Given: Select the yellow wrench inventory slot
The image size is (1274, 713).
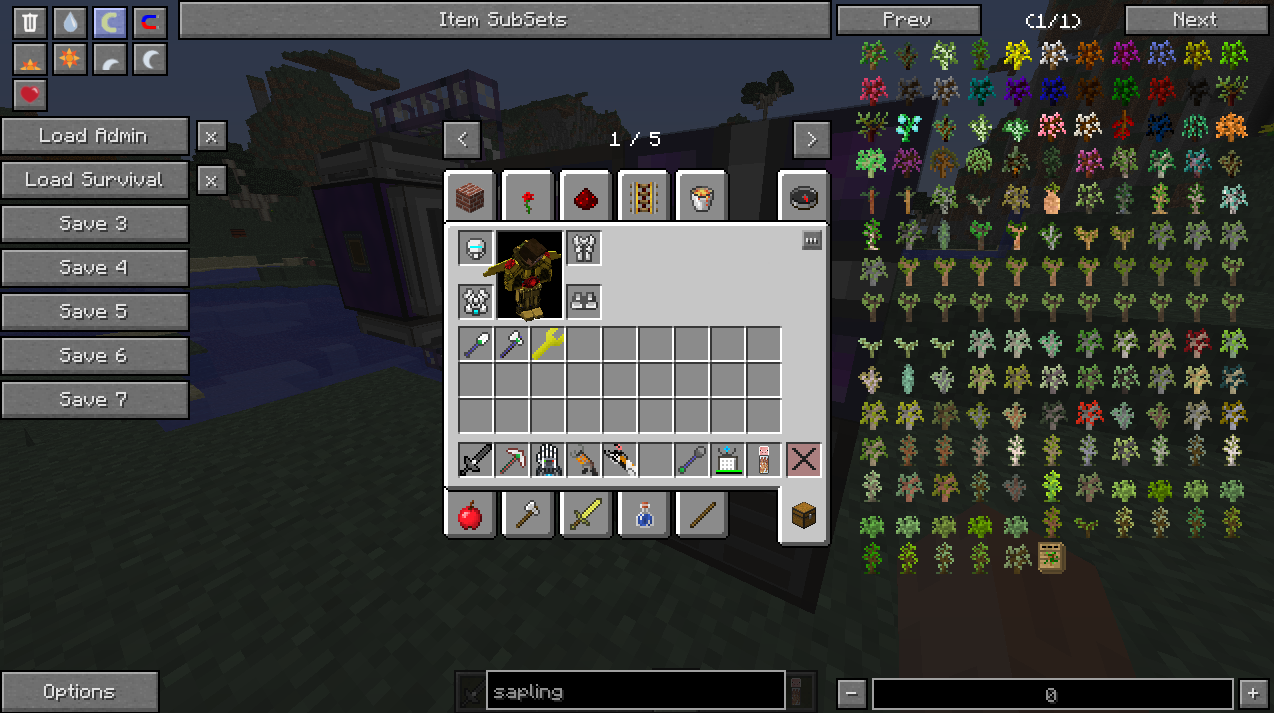Looking at the screenshot, I should click(548, 344).
